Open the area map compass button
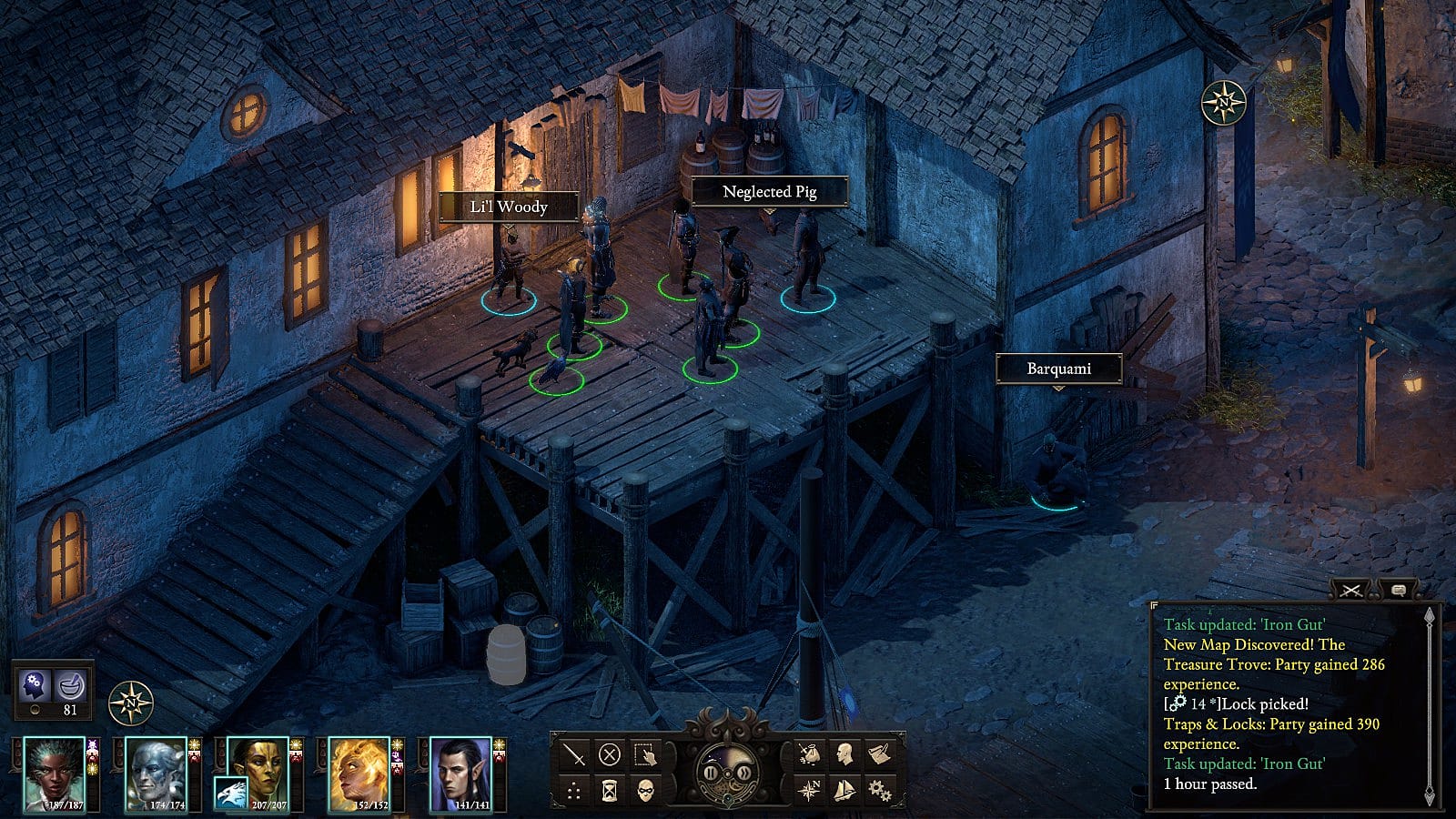 coord(809,790)
